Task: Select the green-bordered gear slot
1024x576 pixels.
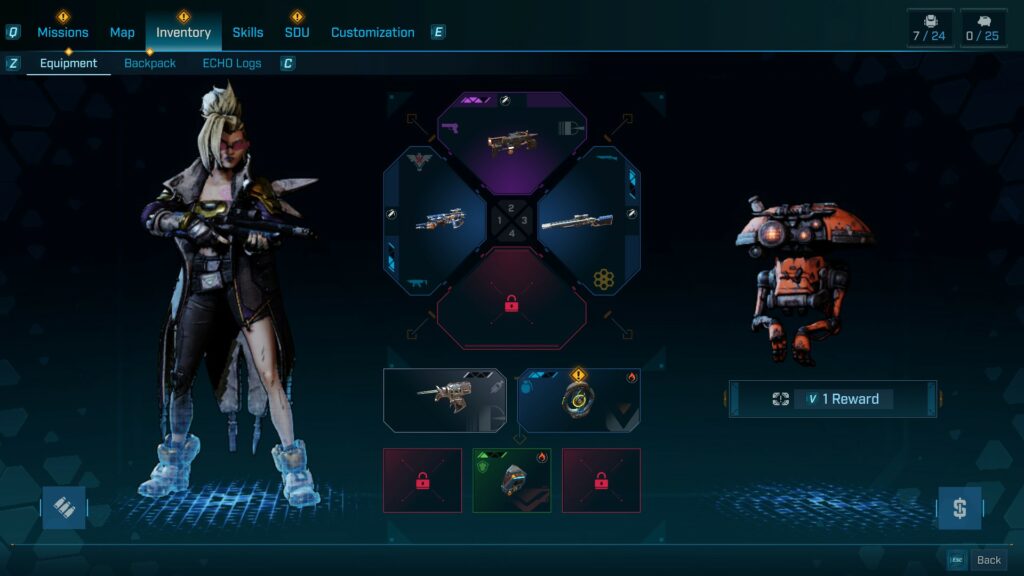Action: [512, 480]
